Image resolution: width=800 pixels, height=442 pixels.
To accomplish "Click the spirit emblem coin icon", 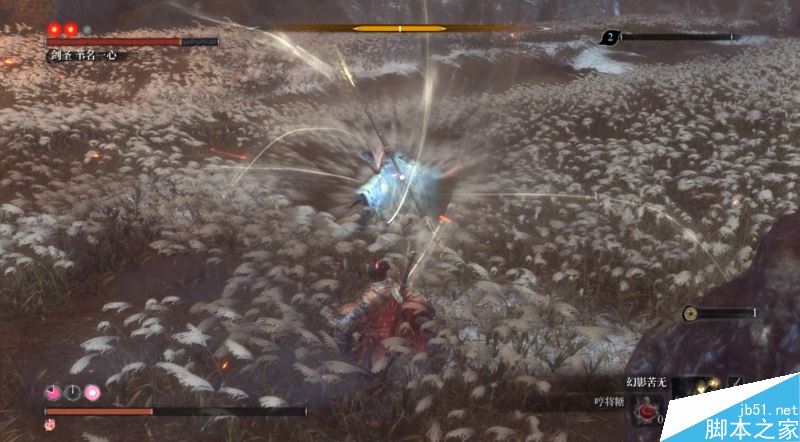I will click(690, 313).
